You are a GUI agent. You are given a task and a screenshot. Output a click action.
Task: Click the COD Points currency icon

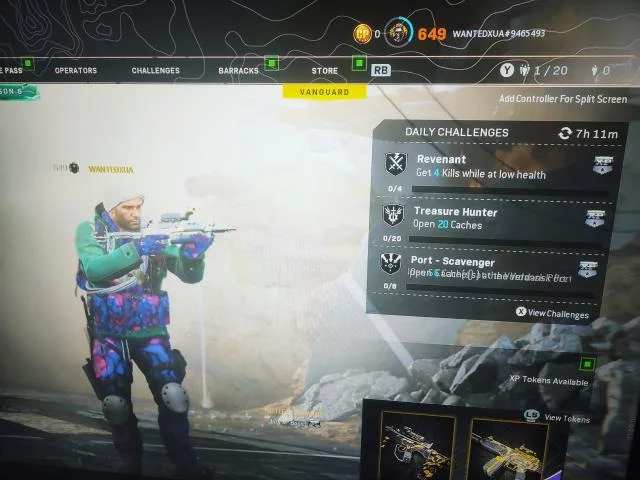pyautogui.click(x=362, y=34)
